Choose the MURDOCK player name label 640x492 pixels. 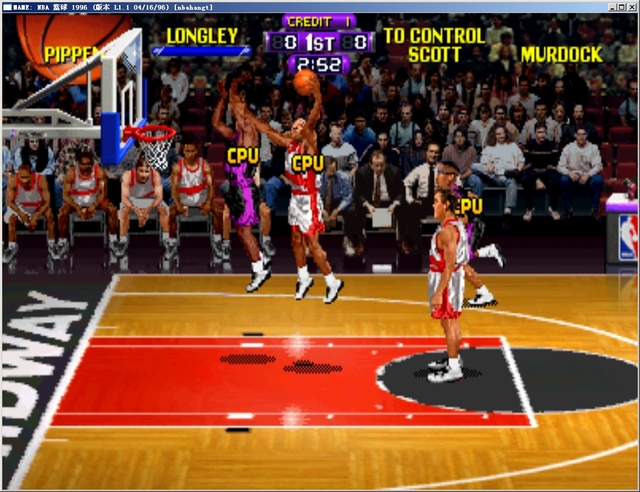tap(561, 54)
